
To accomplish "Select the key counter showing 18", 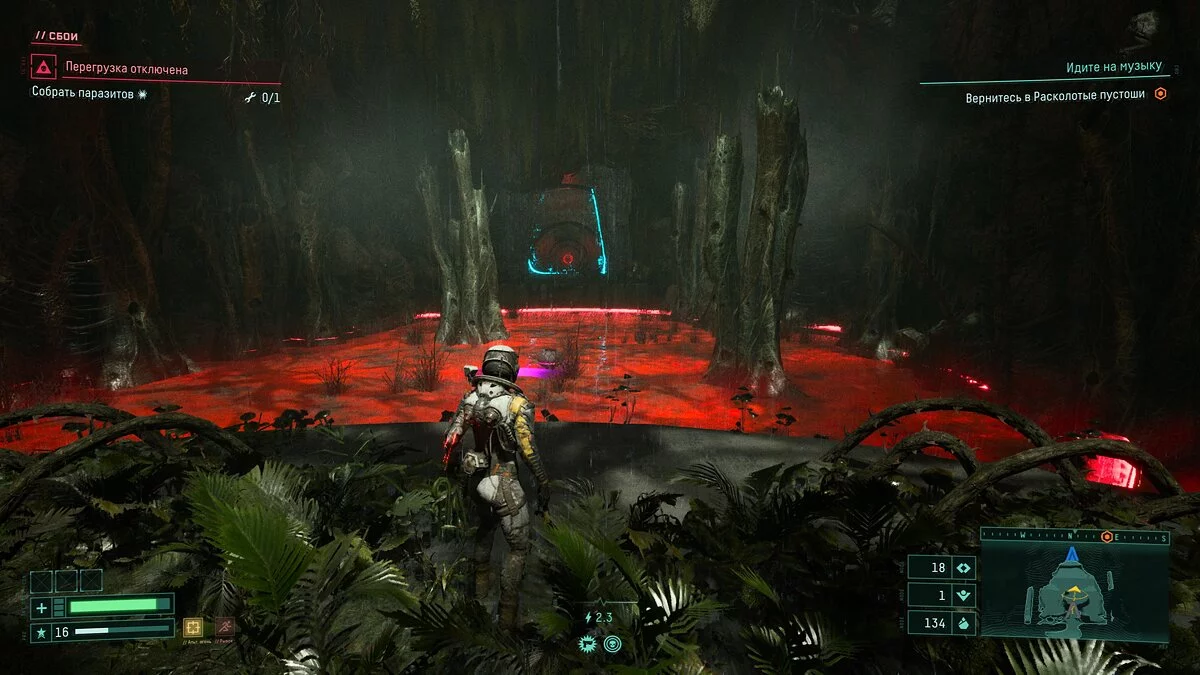I will pos(941,567).
